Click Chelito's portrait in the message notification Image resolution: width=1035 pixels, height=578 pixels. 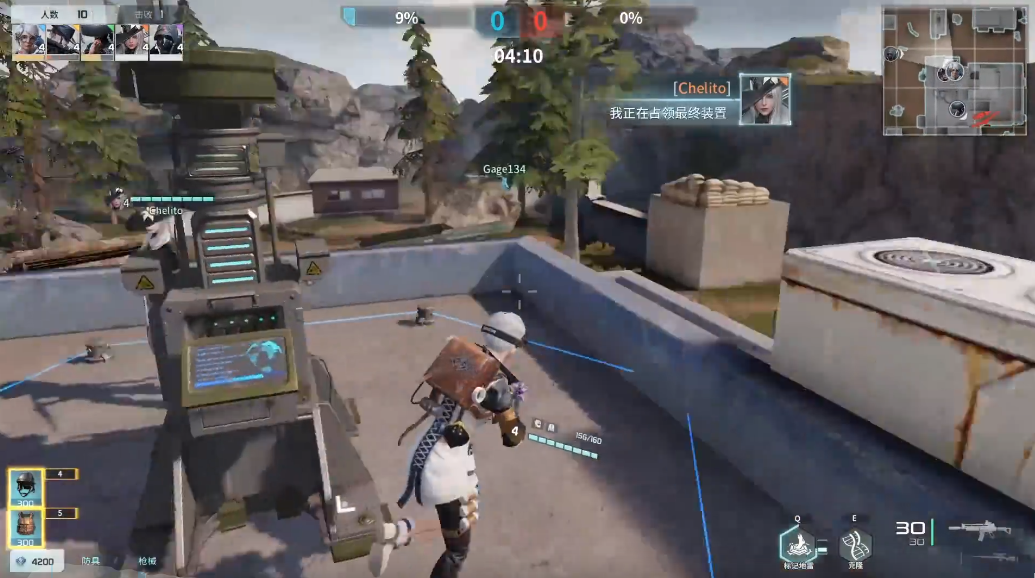(x=765, y=100)
